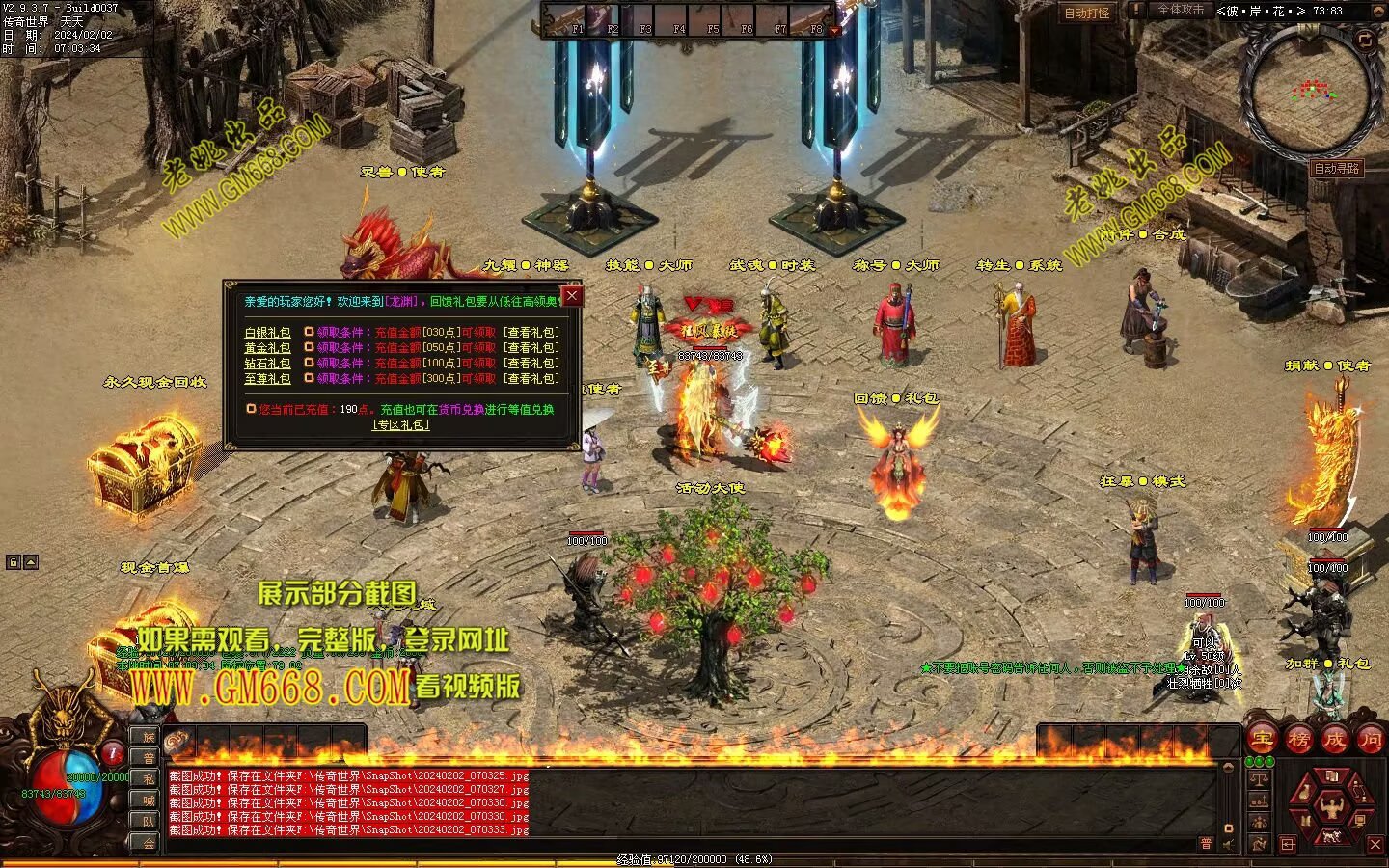
Task: Switch chat to 私 private channel
Action: [x=149, y=779]
